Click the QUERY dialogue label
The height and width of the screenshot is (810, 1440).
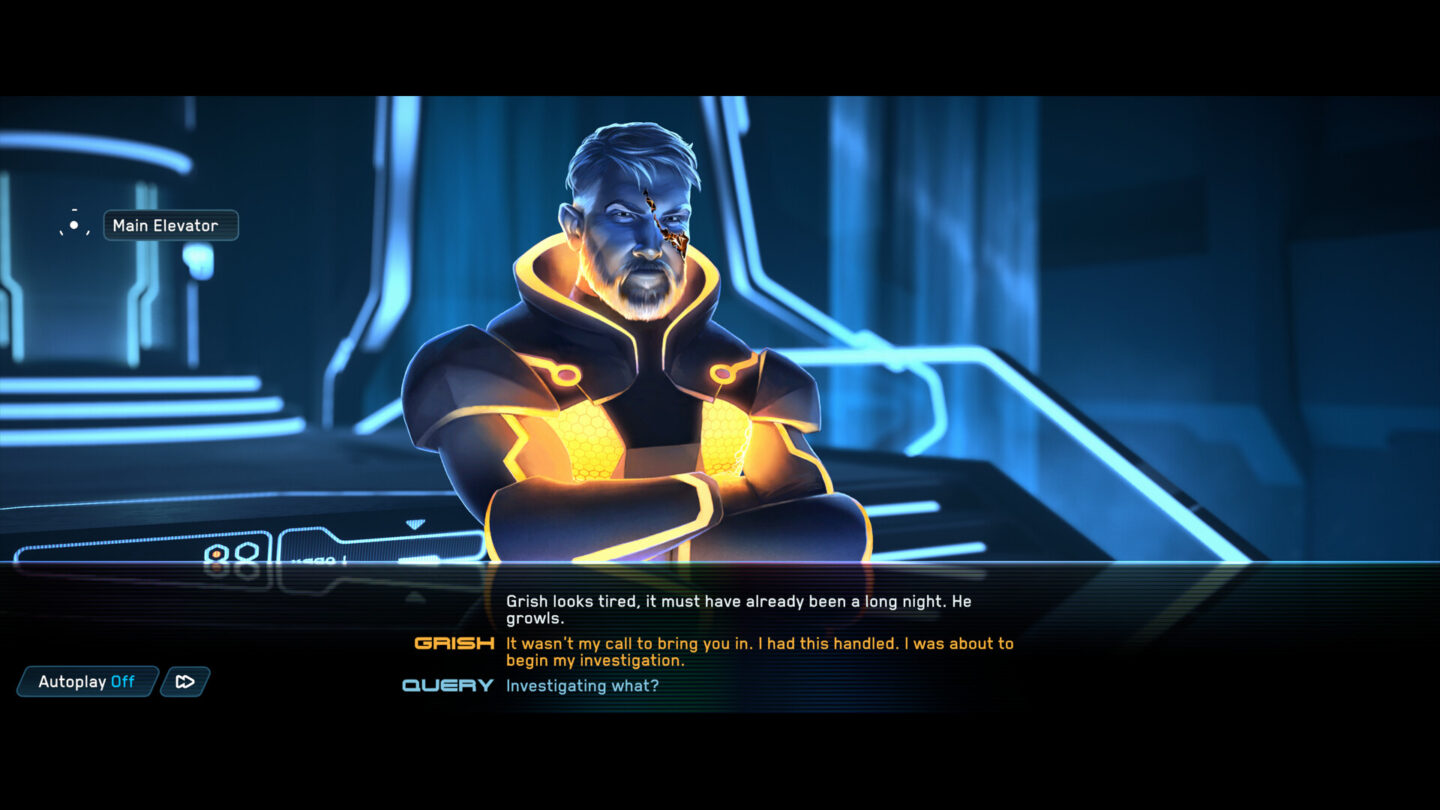point(446,686)
